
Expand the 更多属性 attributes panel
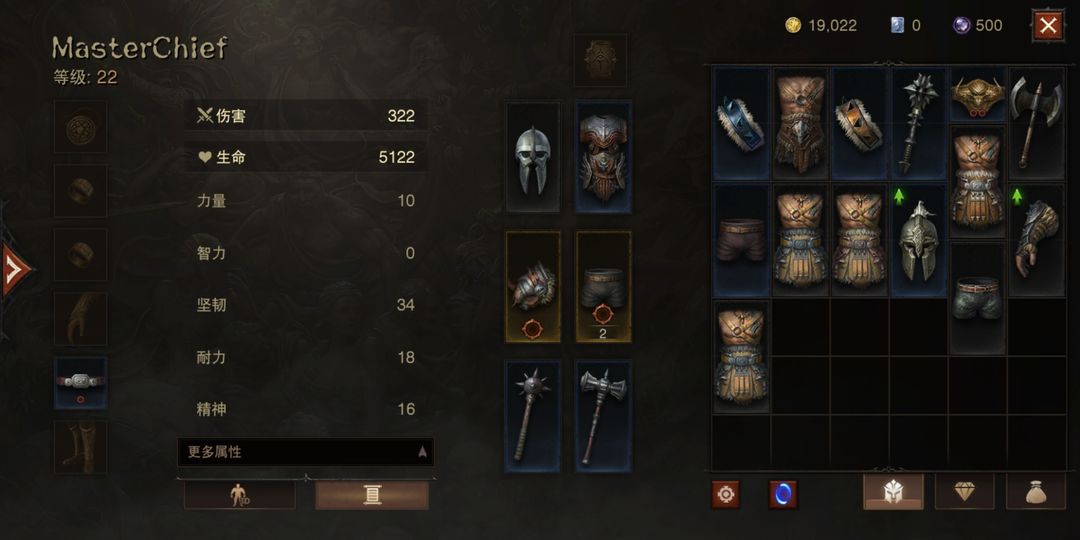point(305,452)
